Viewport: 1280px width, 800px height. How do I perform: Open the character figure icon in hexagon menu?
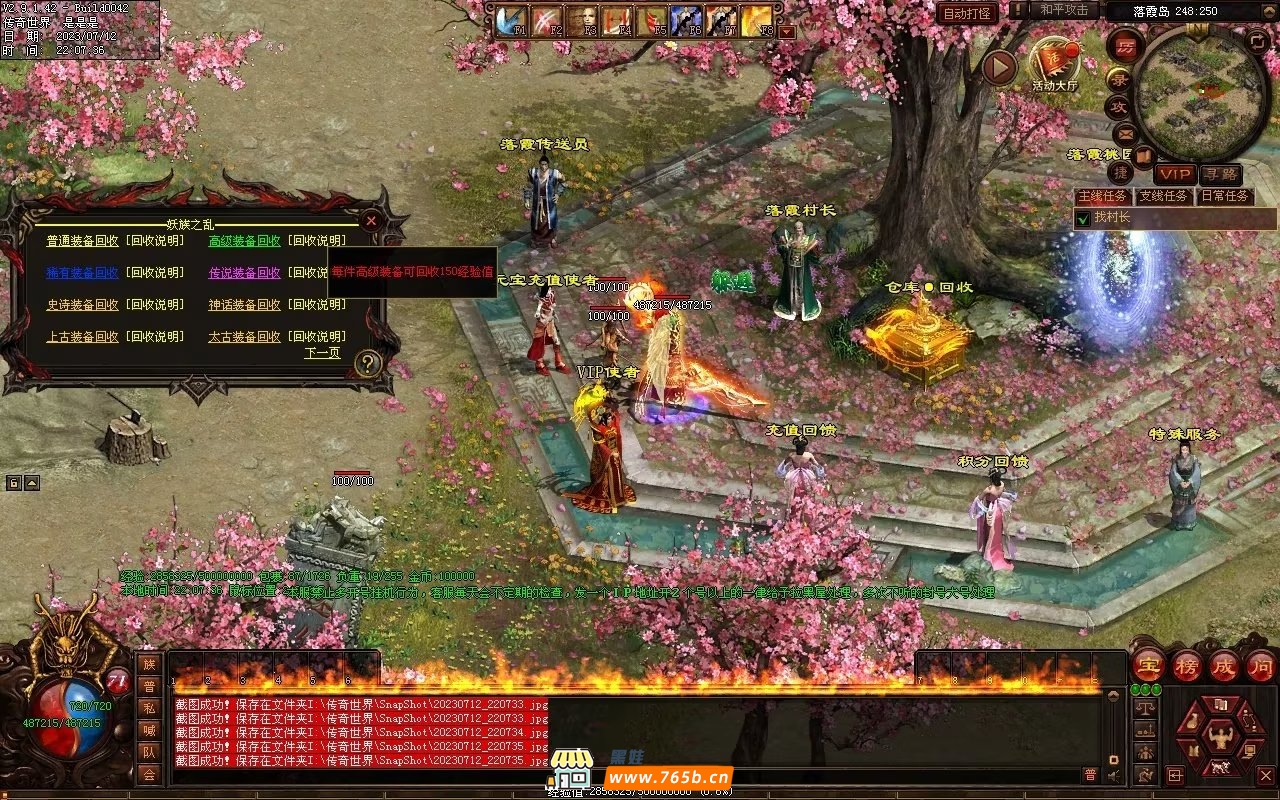[x=1218, y=738]
